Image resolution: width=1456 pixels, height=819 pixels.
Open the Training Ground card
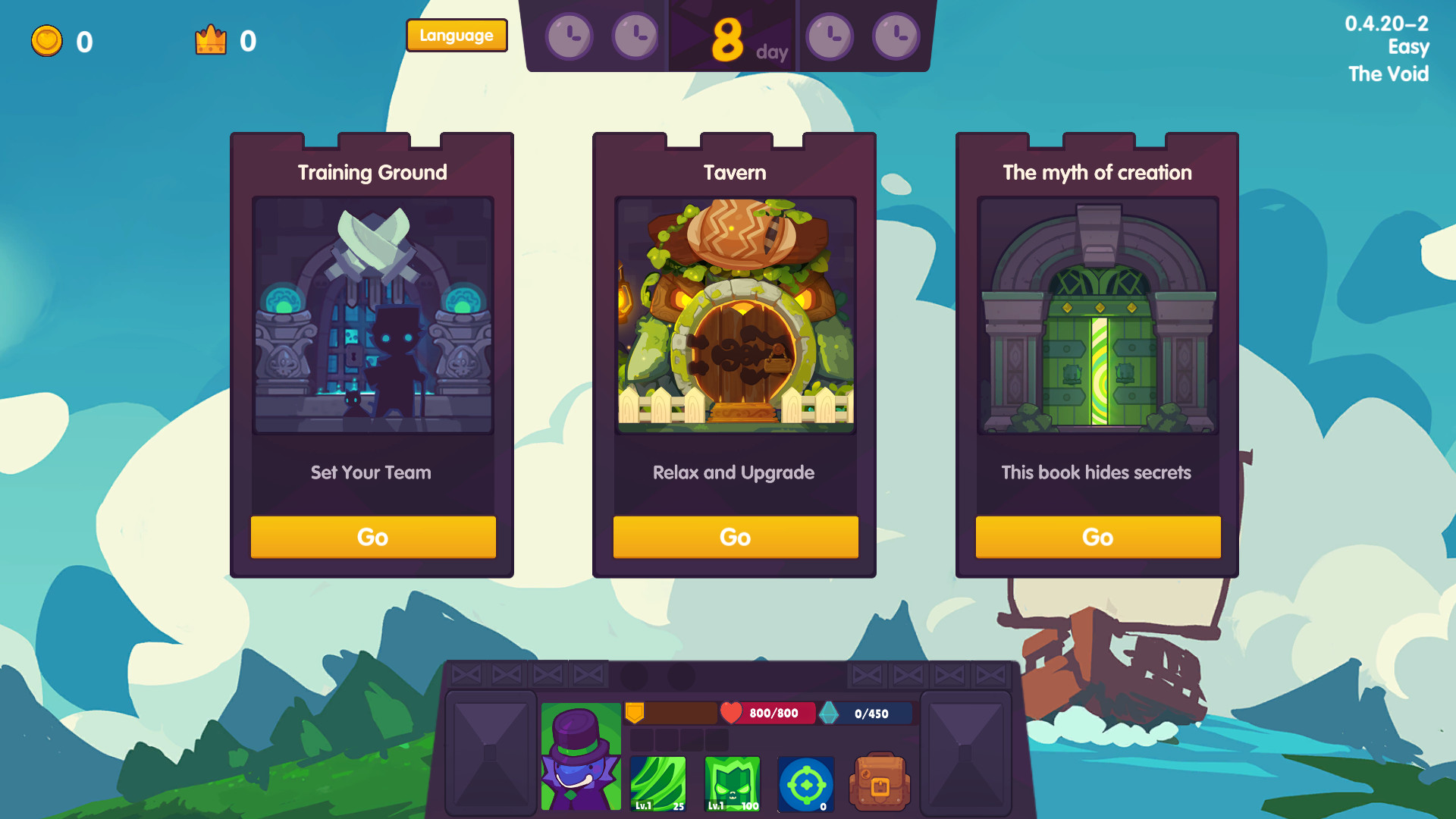pyautogui.click(x=372, y=537)
